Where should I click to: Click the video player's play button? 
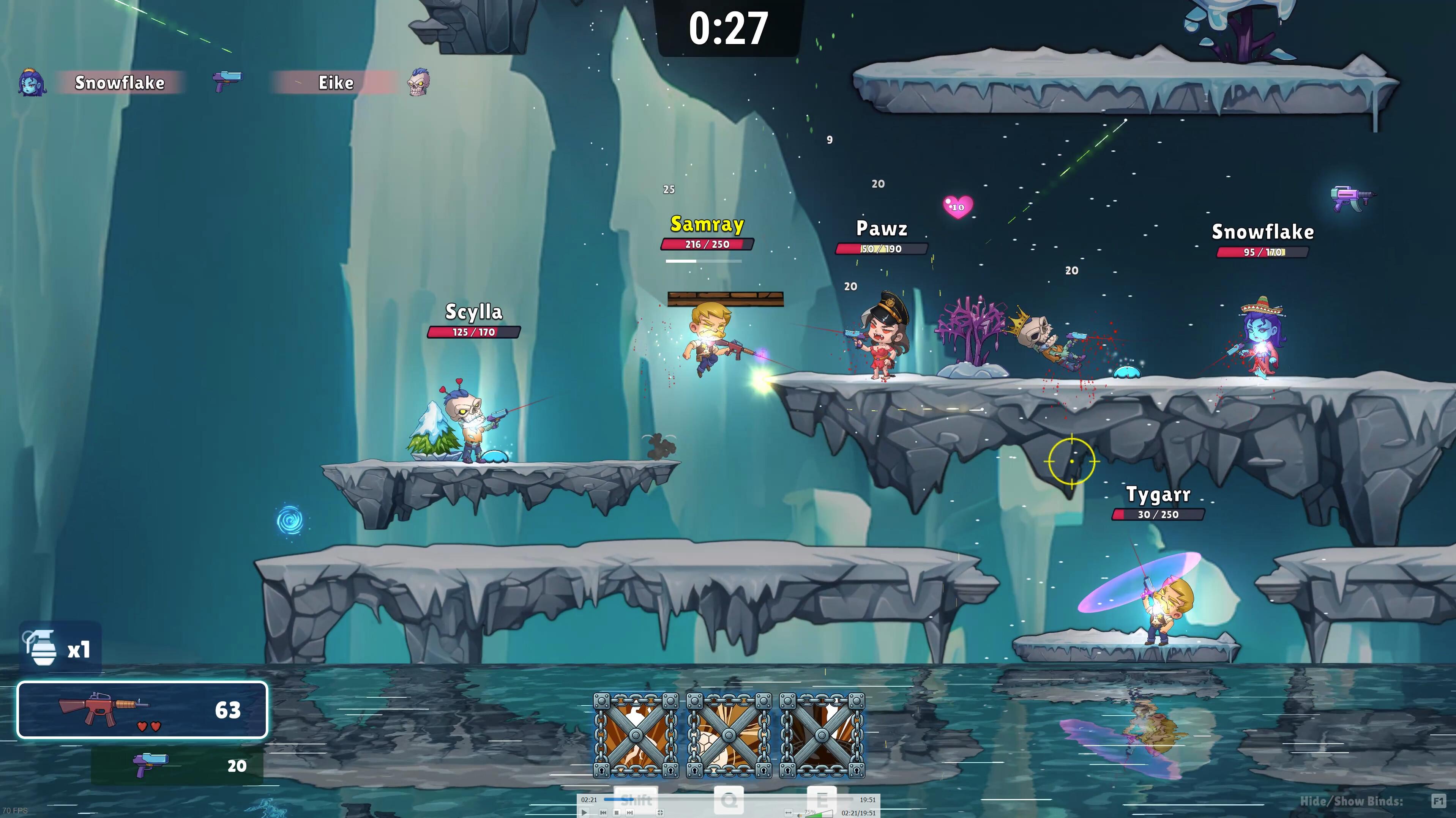[x=584, y=812]
